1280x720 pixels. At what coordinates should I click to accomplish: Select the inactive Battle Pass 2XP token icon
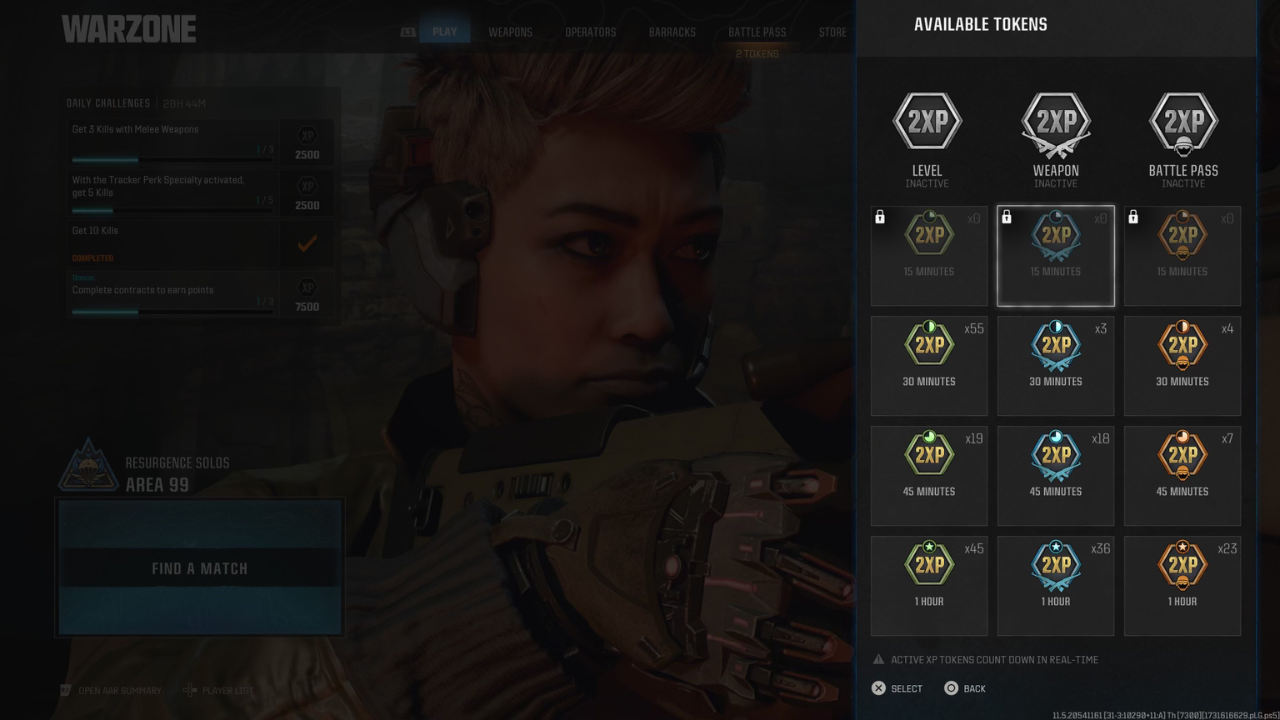tap(1183, 120)
